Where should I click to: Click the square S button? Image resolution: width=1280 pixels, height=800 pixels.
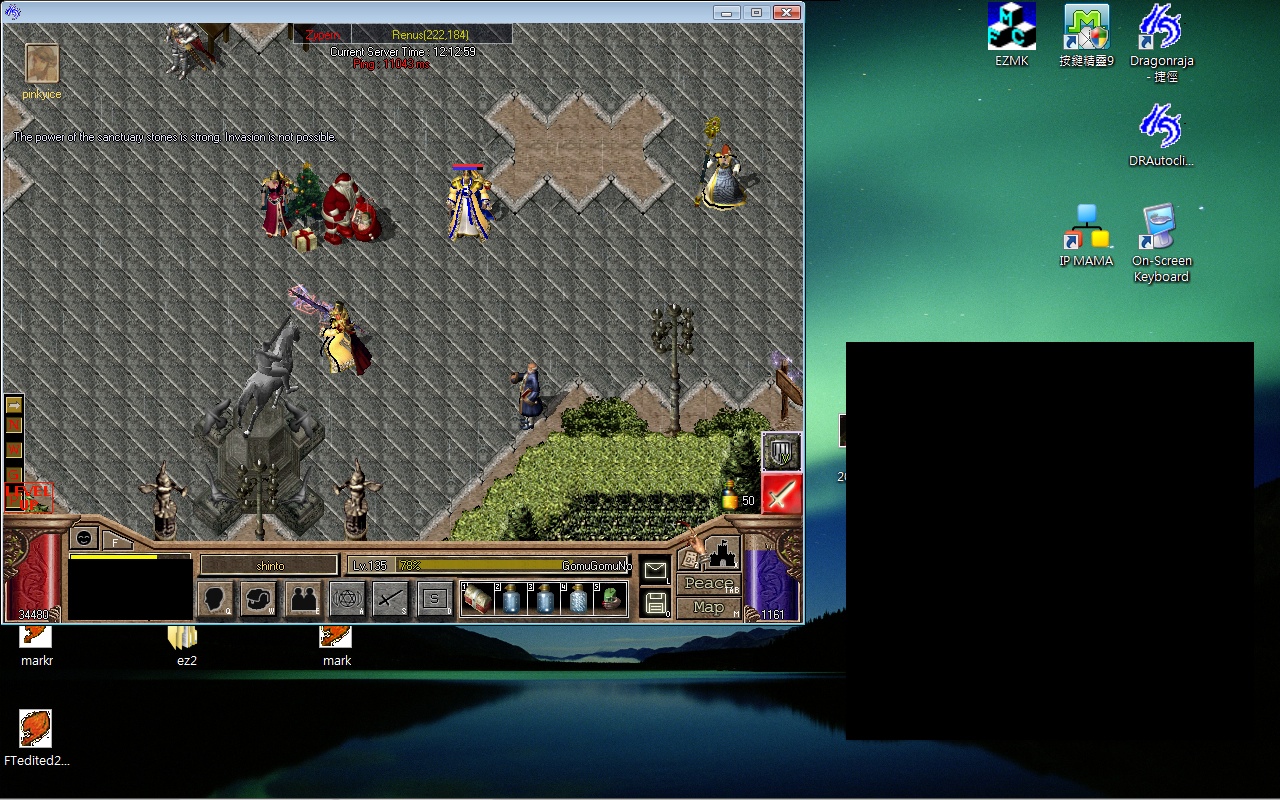434,599
